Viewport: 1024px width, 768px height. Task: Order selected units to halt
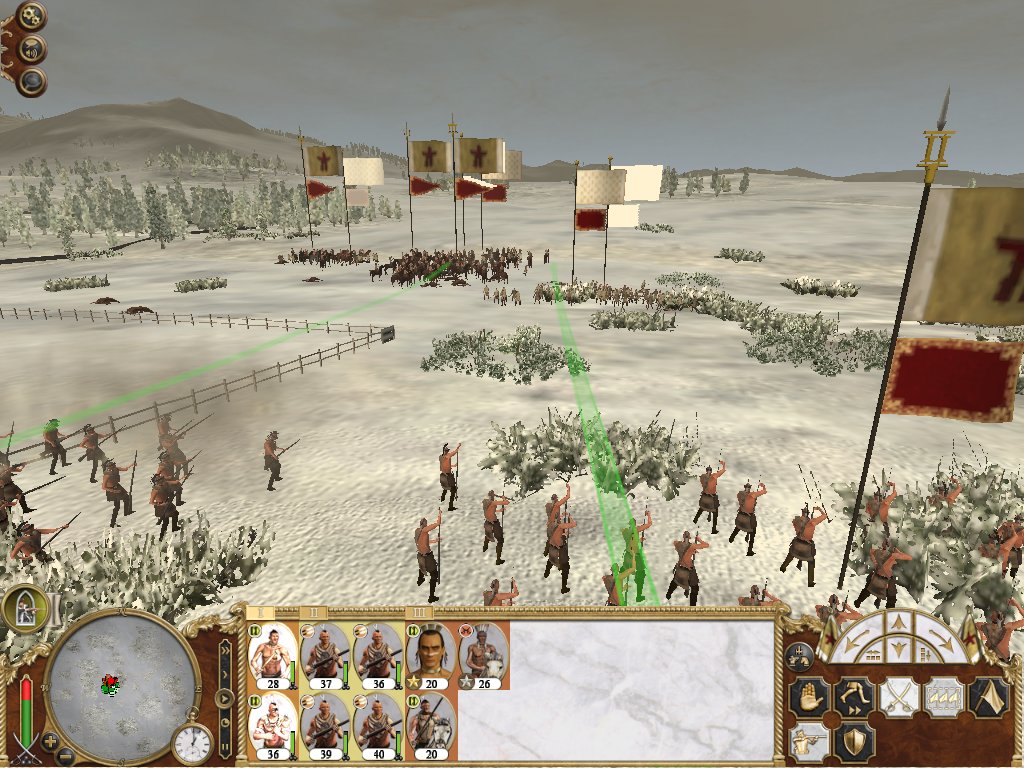810,696
